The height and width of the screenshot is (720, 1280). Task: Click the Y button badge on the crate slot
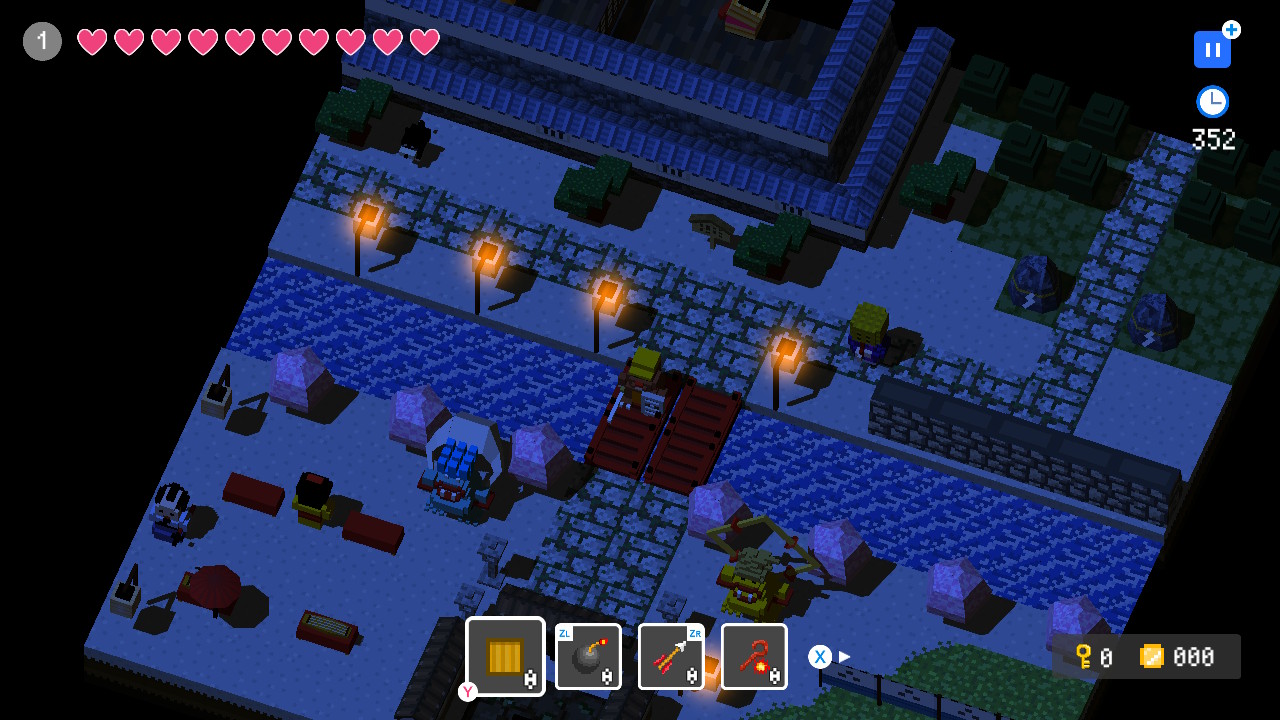[x=467, y=691]
